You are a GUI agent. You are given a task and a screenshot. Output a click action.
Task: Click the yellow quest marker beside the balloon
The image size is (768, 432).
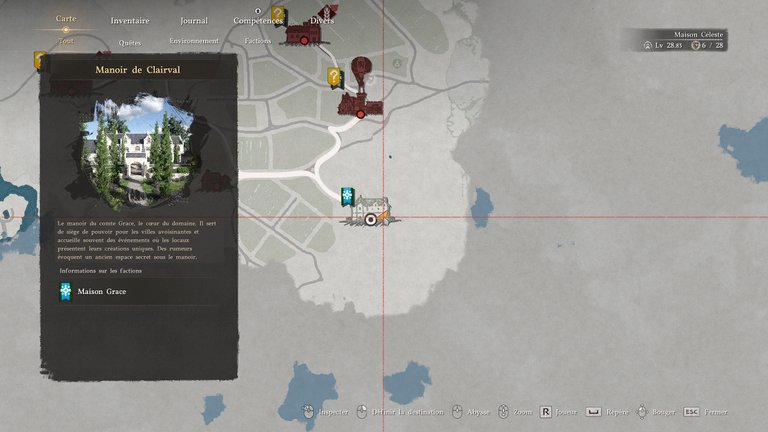334,76
